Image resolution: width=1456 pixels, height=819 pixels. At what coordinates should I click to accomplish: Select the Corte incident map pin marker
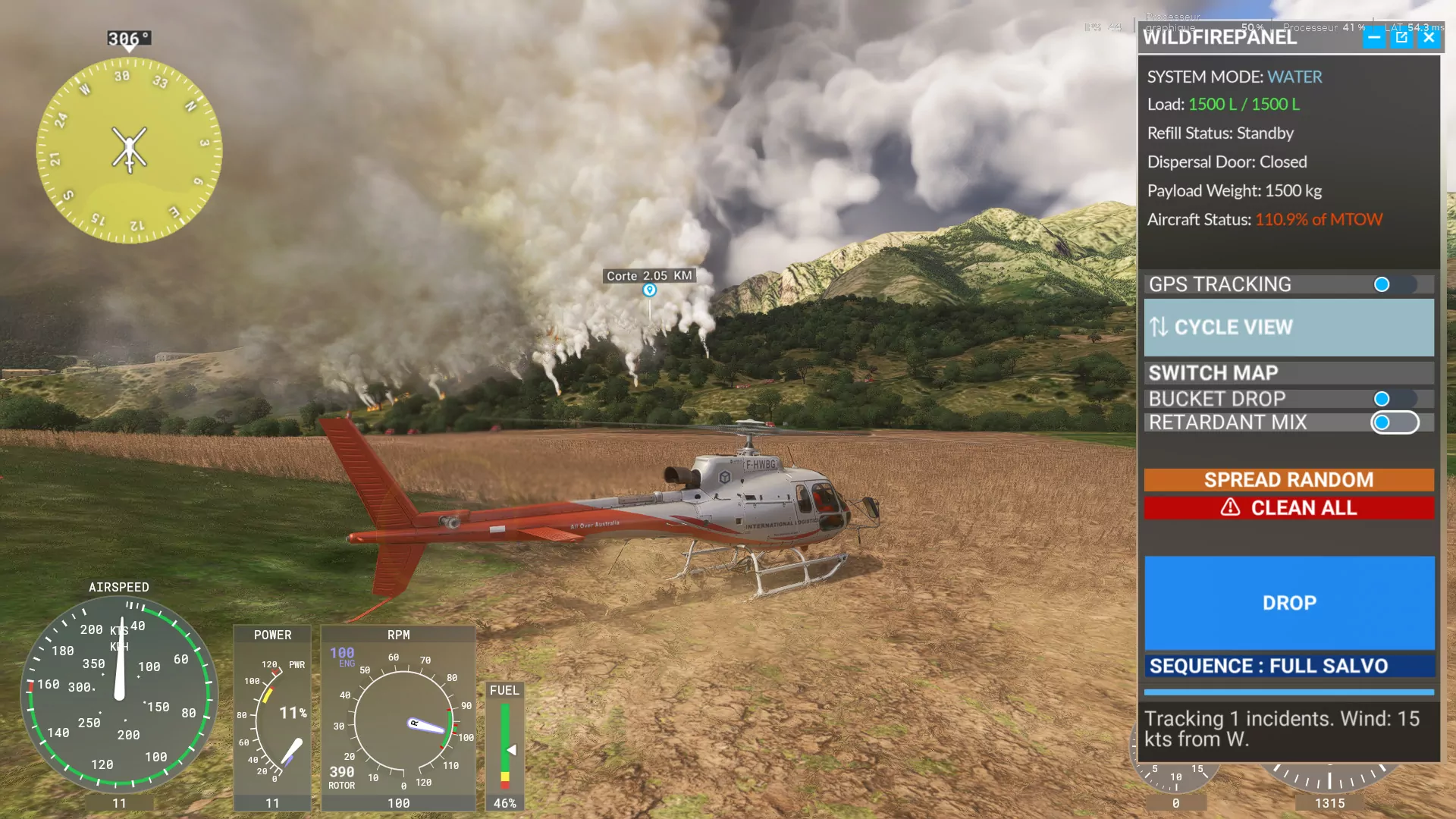(648, 290)
